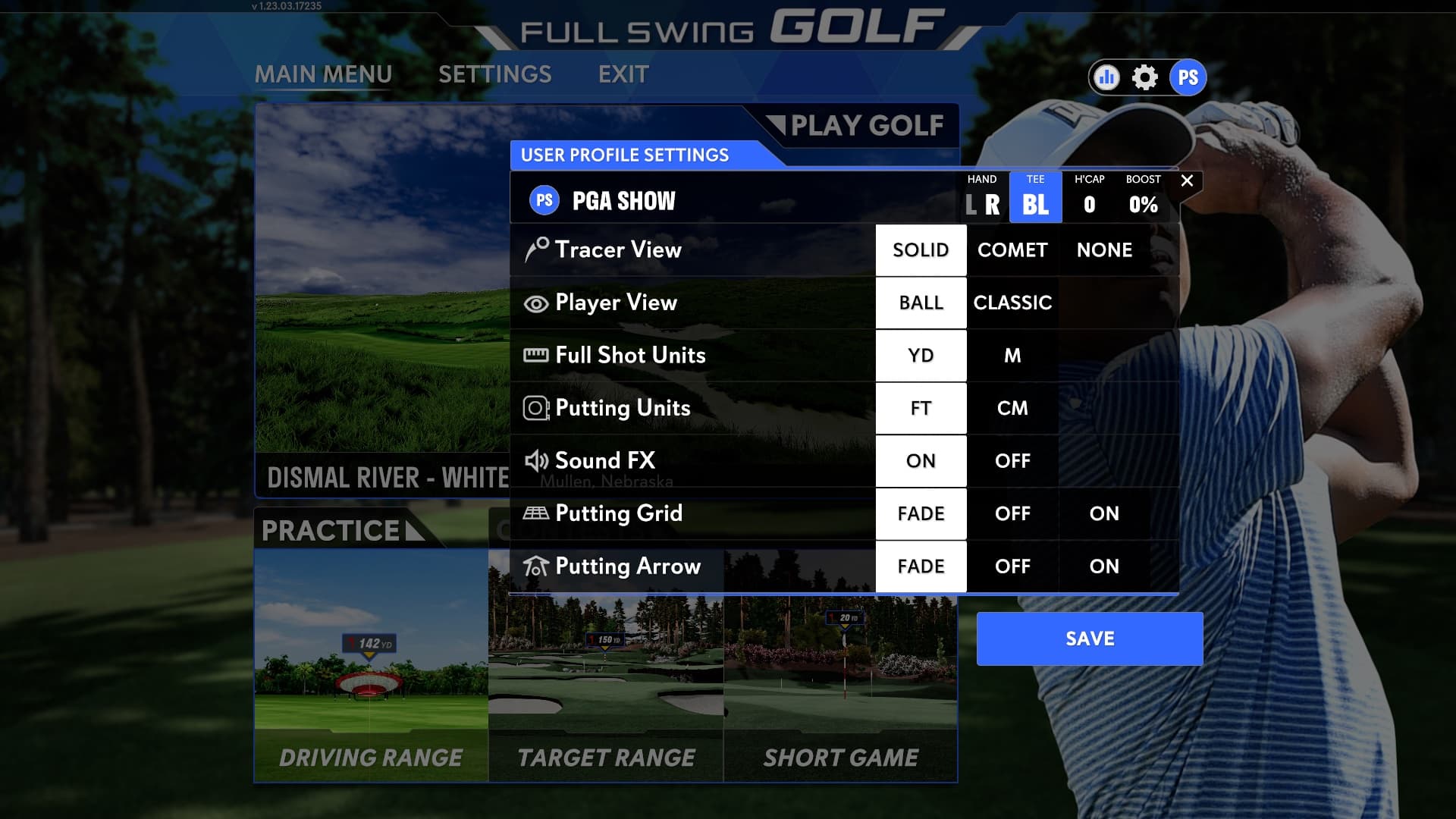Click the Tracer View tracer icon
1456x819 pixels.
coord(537,249)
